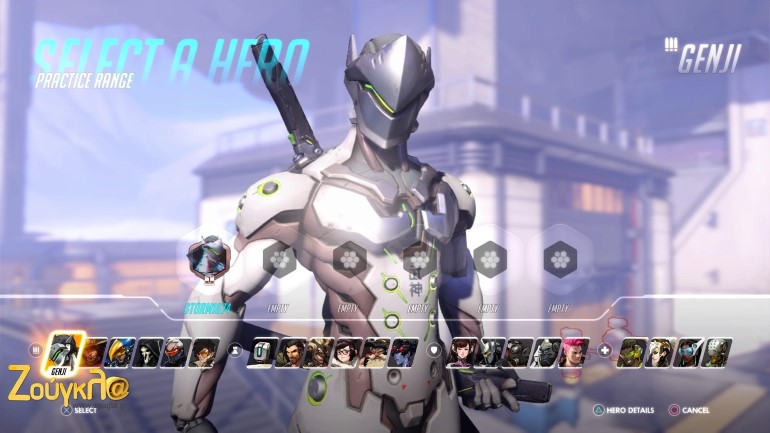
Task: Pick the Symmetra portrait
Action: [689, 351]
